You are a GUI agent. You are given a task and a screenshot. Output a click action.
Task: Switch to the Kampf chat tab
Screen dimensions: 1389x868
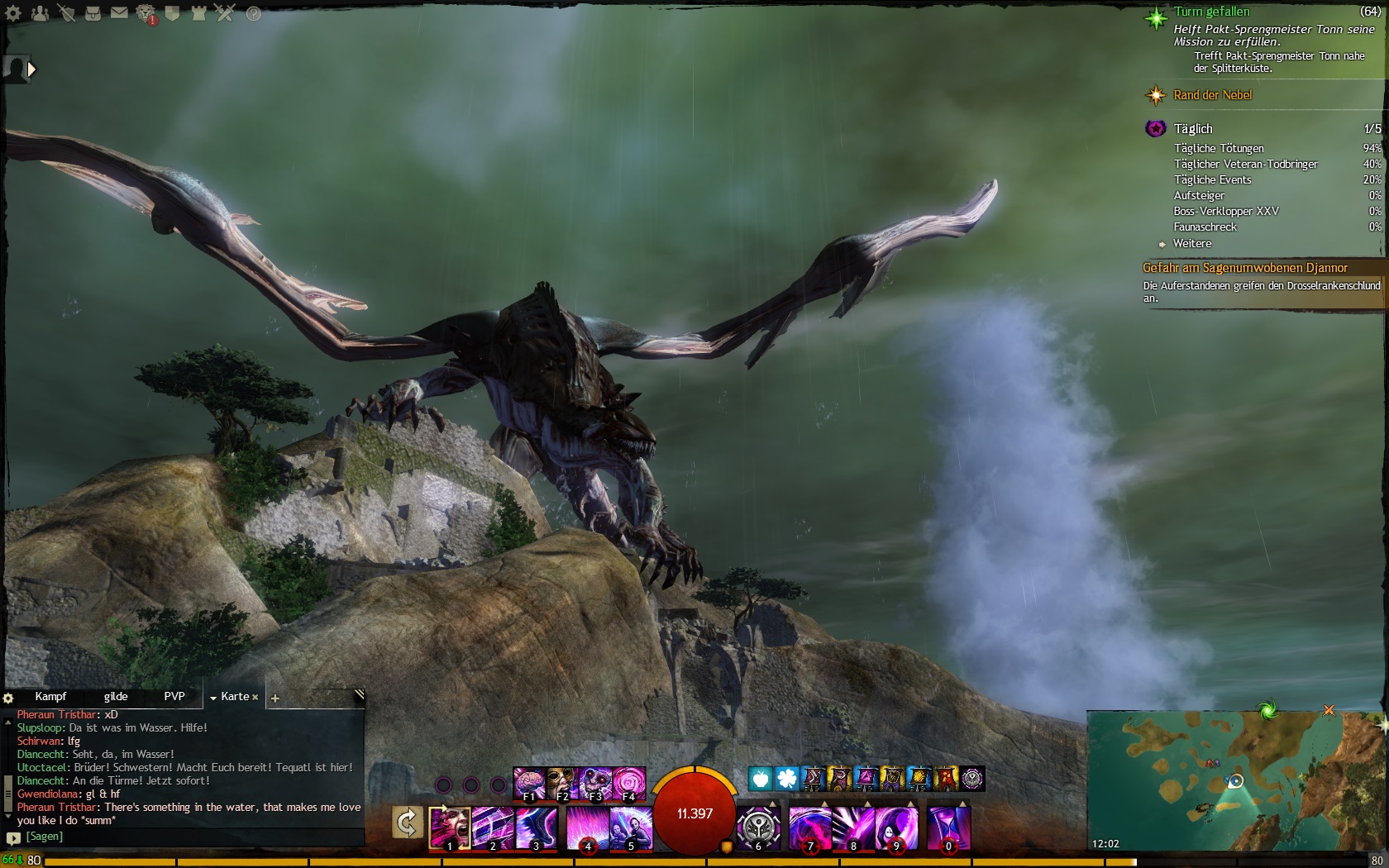50,696
